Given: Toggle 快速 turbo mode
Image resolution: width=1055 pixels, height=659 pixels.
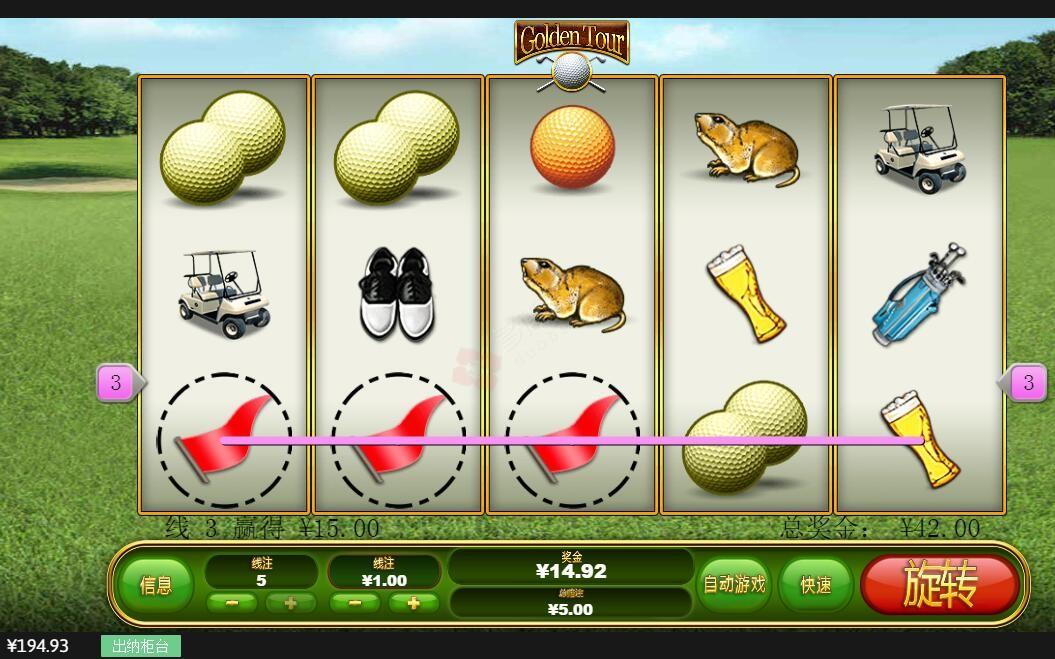Looking at the screenshot, I should click(x=815, y=584).
